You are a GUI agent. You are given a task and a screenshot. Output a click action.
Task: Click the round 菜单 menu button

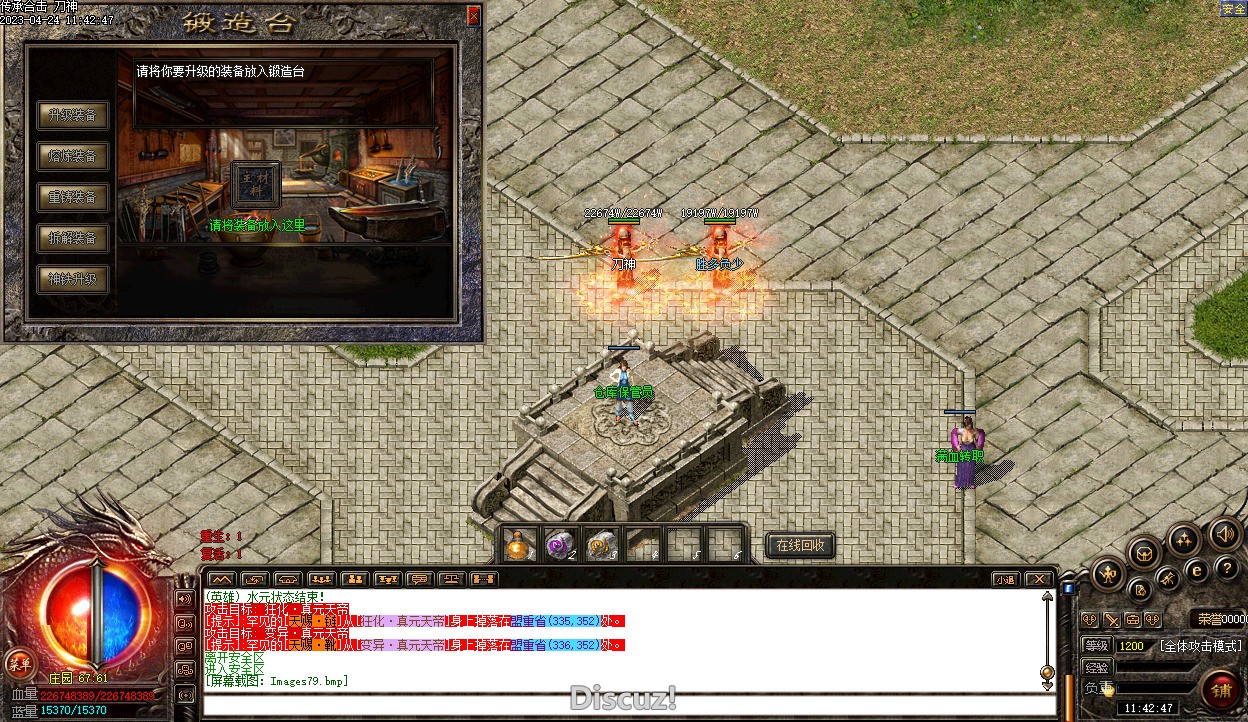coord(18,663)
